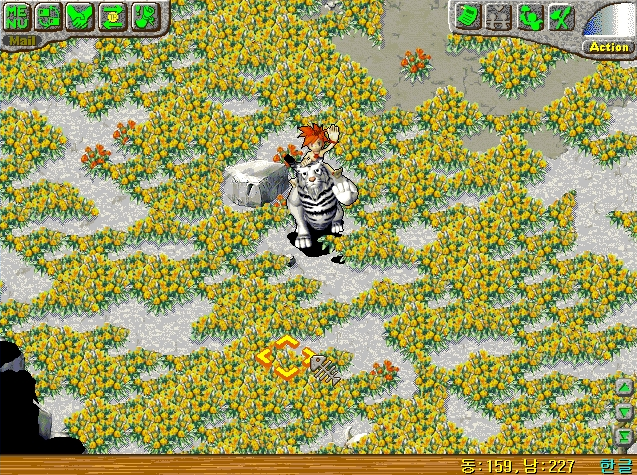Viewport: 637px width, 475px height.
Task: Click the green rose icon
Action: [x=144, y=16]
